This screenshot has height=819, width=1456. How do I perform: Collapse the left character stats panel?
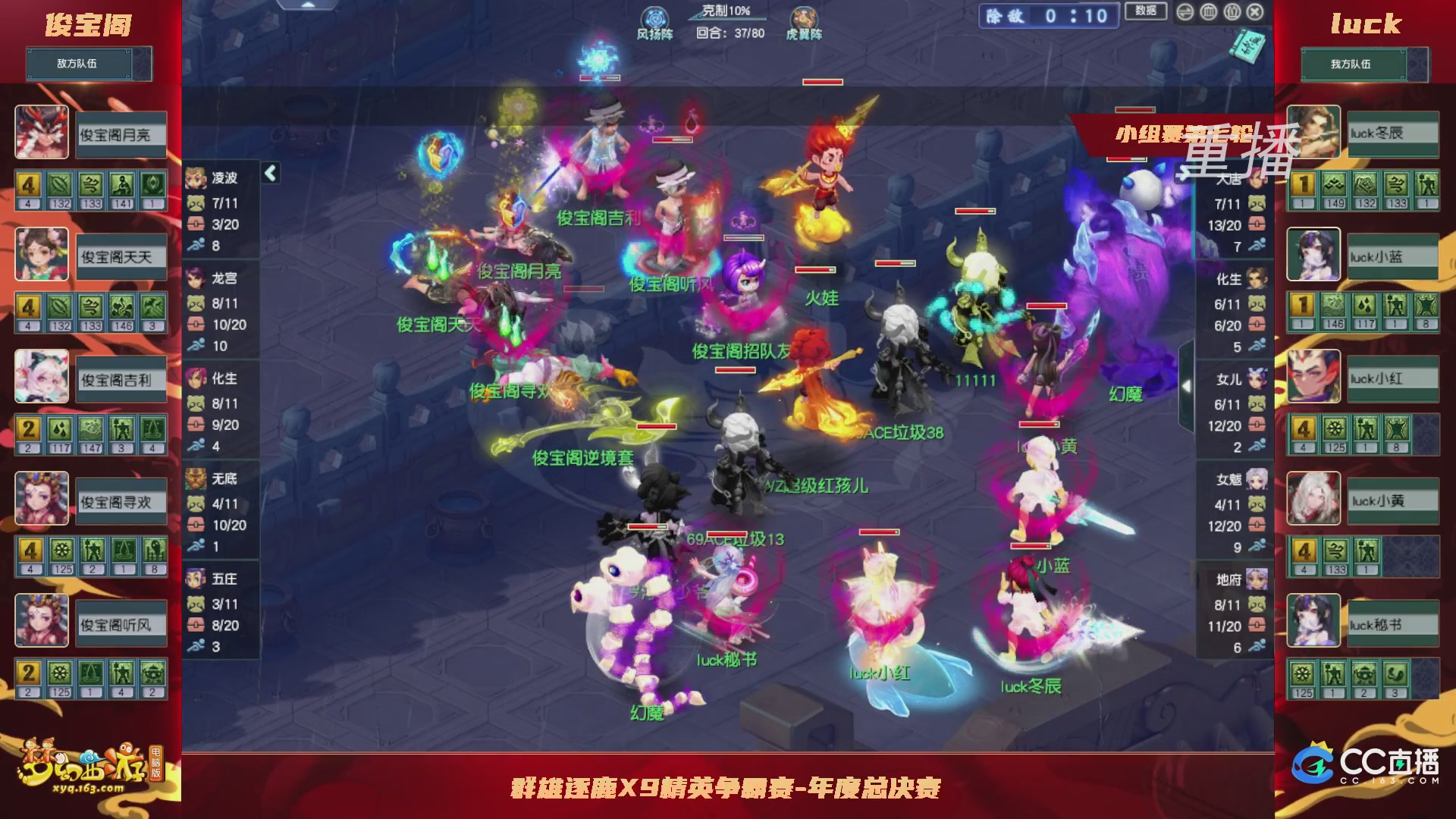coord(271,173)
